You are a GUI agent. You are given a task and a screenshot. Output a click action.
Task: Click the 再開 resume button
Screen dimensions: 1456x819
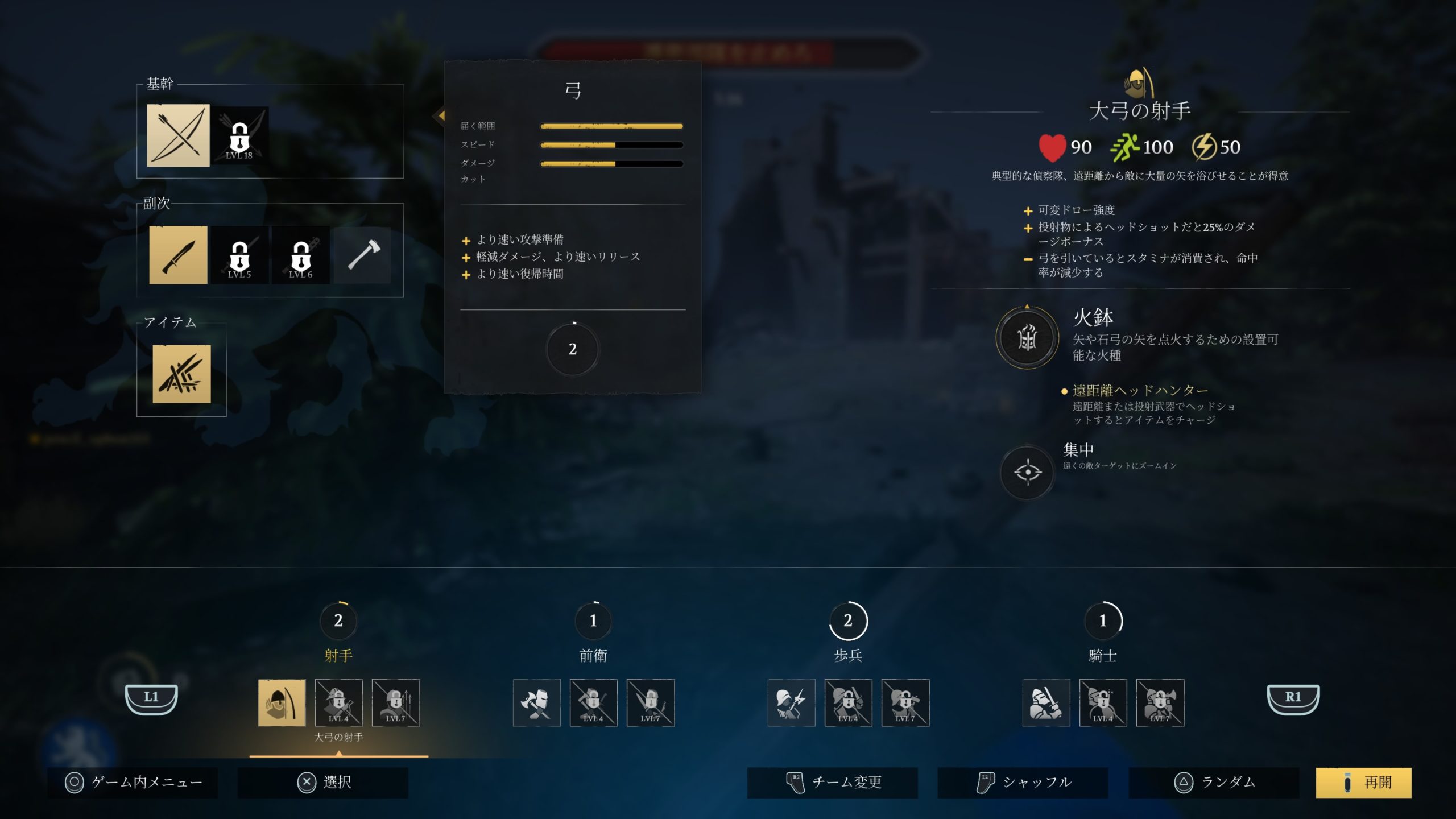(x=1363, y=782)
